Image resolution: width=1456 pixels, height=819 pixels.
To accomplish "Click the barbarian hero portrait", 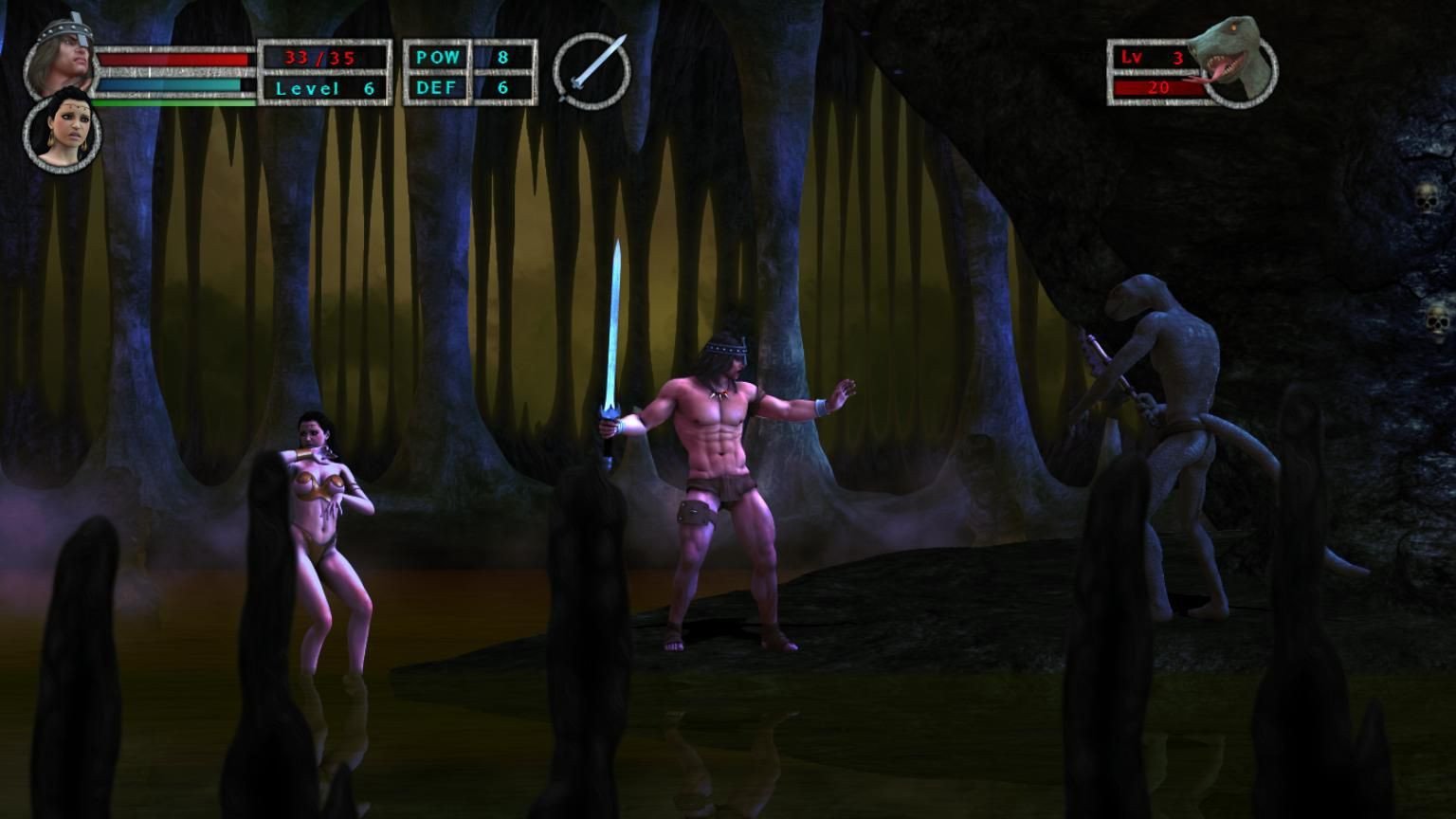I will (63, 57).
